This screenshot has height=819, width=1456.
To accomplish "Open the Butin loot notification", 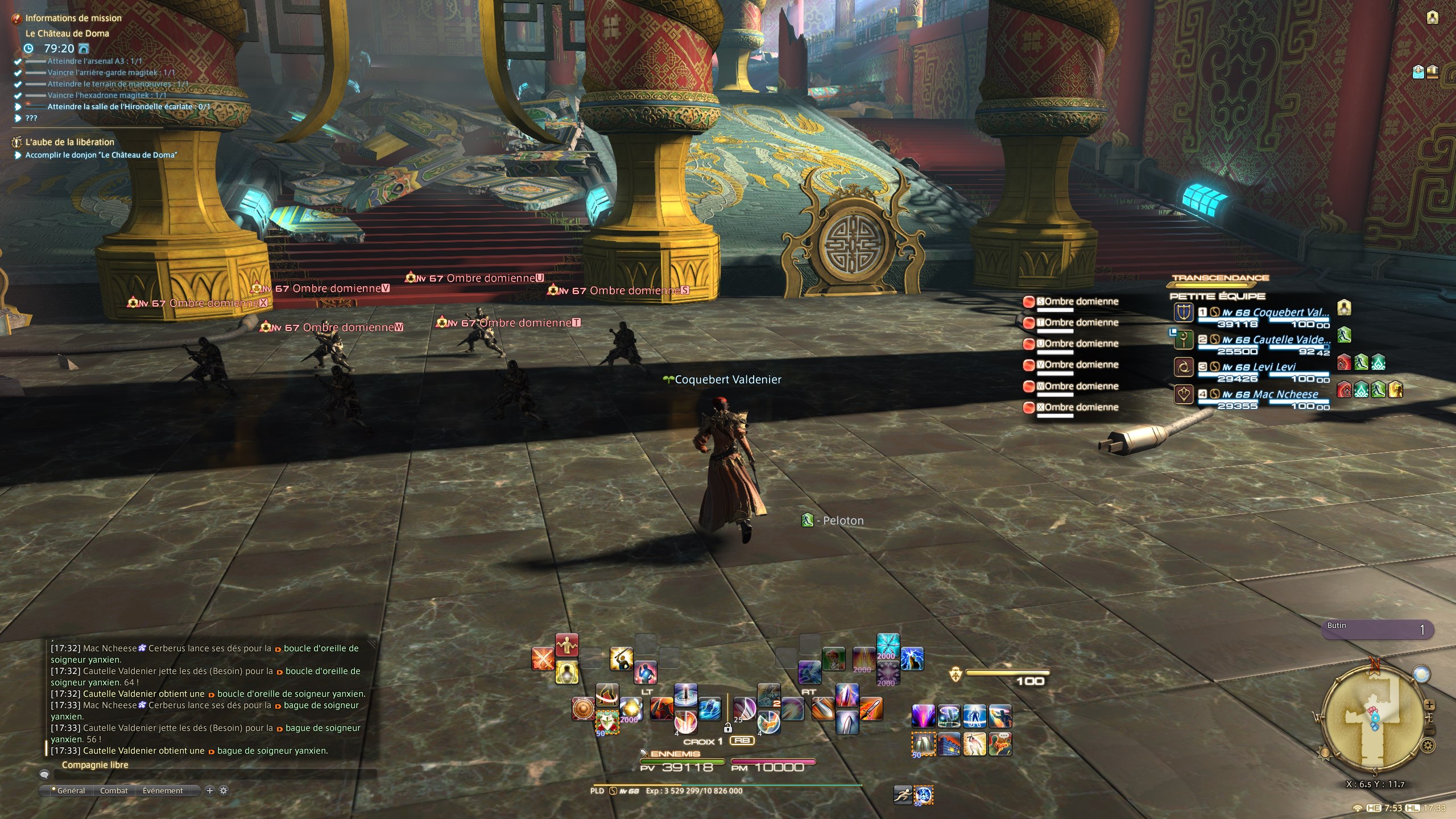I will 1376,629.
